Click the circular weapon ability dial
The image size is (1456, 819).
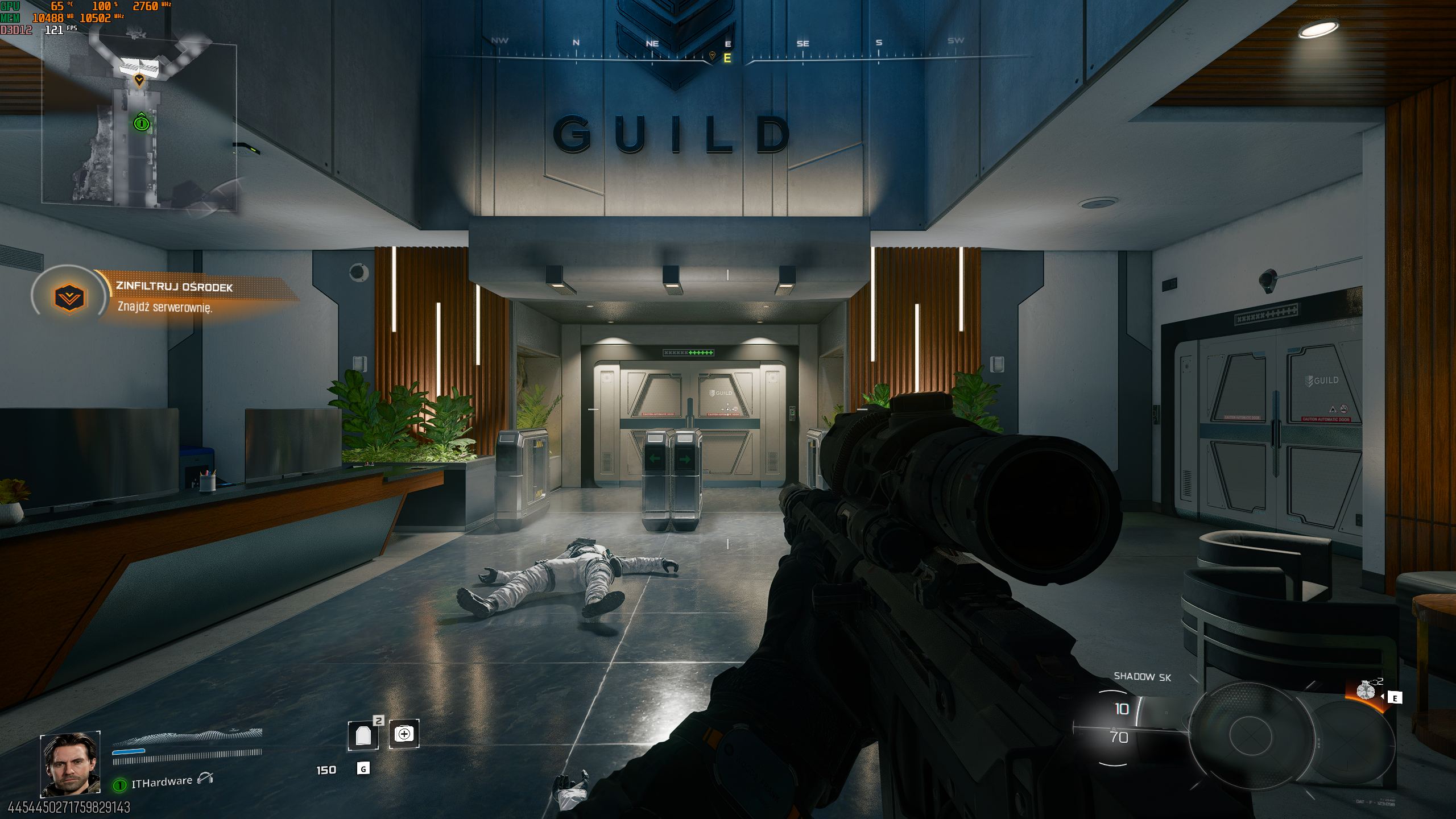(x=1246, y=734)
